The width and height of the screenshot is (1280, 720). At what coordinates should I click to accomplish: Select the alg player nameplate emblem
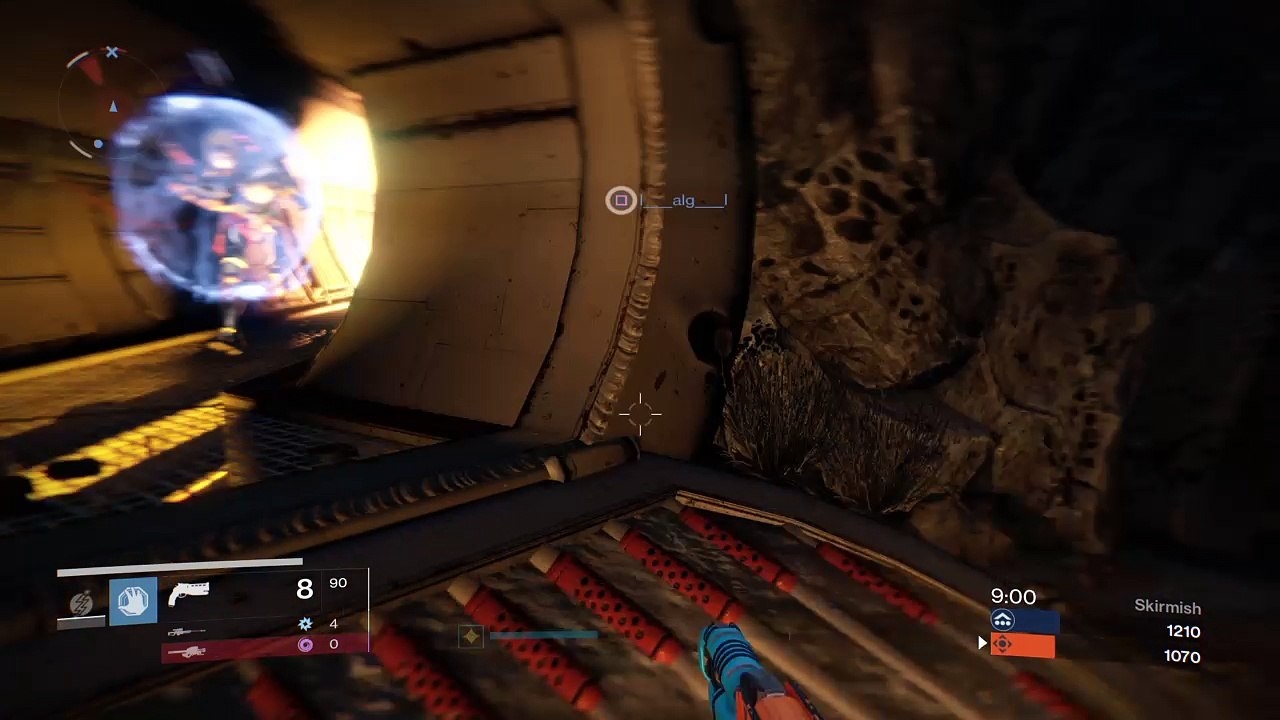[621, 201]
